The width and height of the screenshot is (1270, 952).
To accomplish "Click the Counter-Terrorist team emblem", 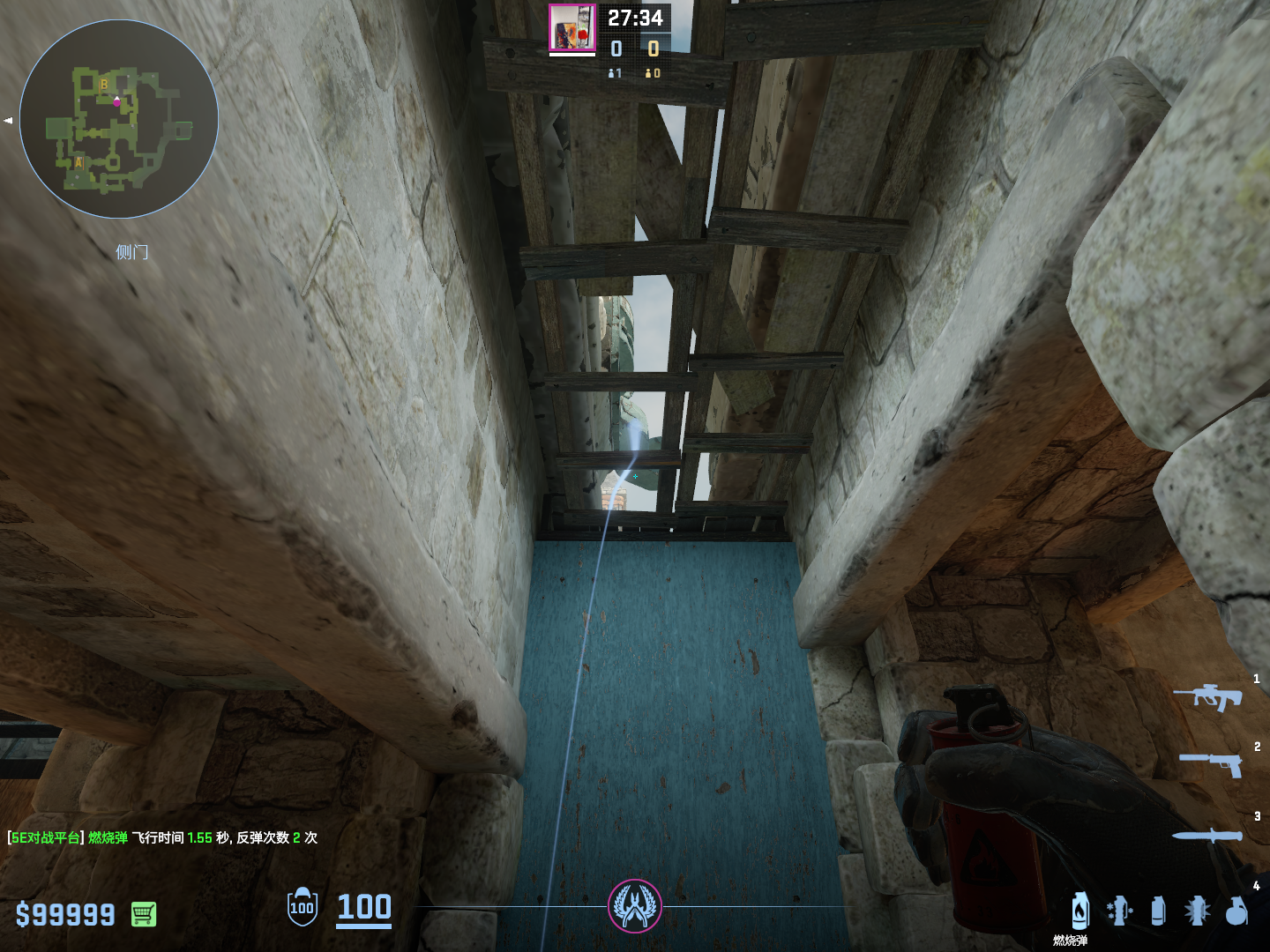I will pos(635,905).
